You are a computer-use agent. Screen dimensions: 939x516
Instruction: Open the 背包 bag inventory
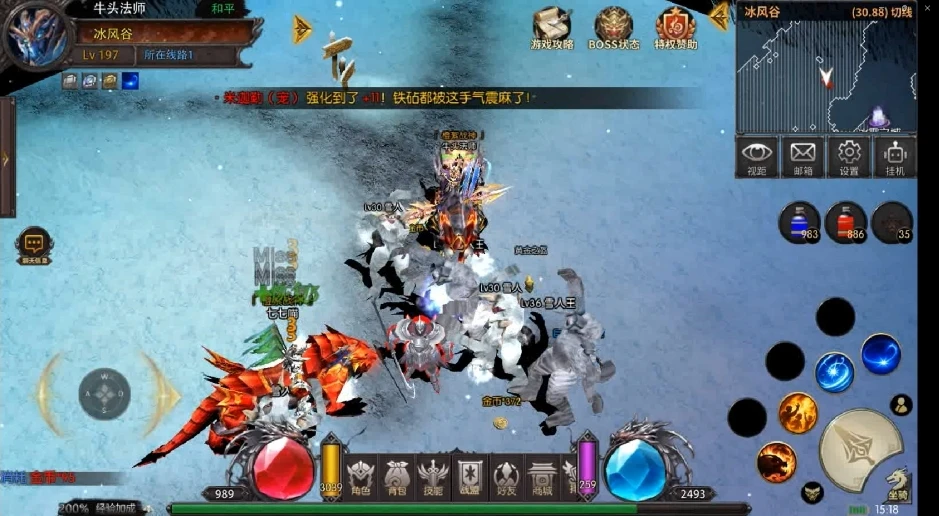[x=396, y=476]
